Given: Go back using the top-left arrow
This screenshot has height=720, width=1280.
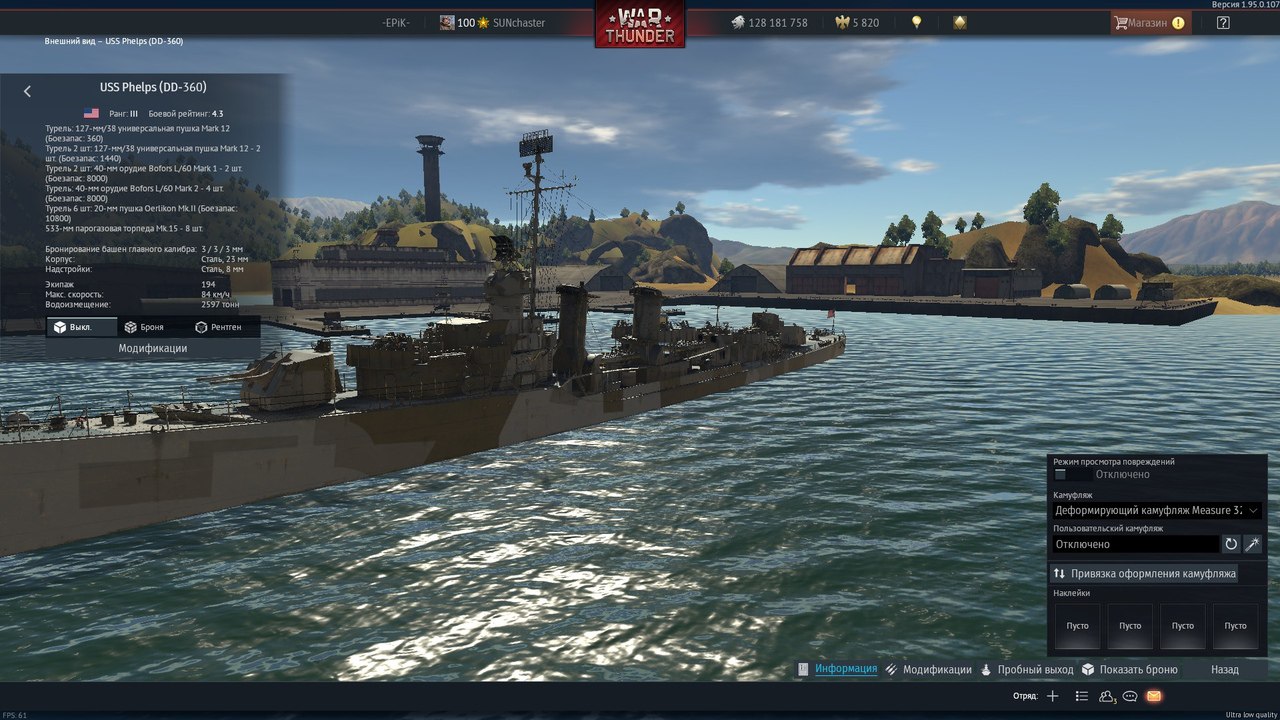Looking at the screenshot, I should 27,91.
